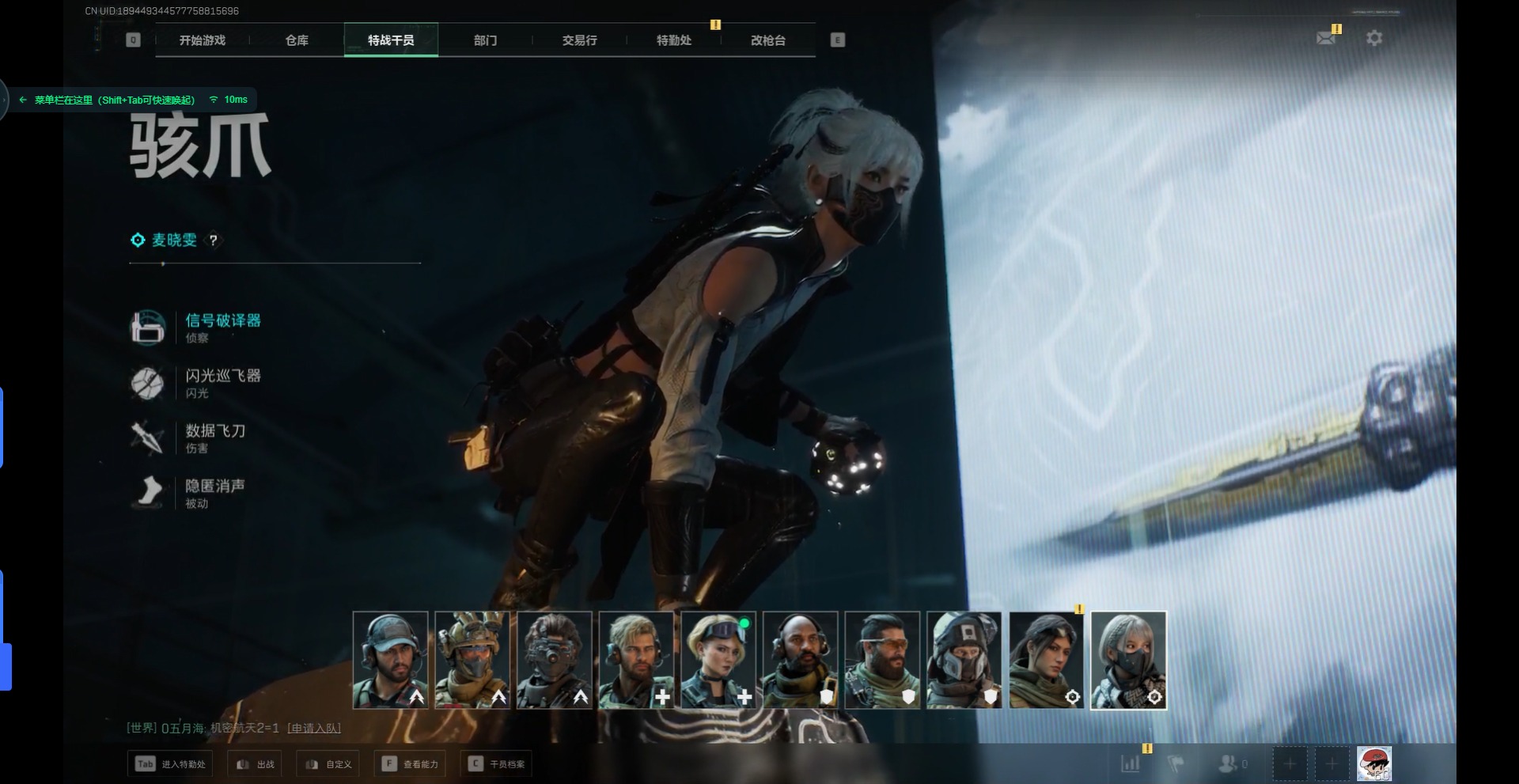1519x784 pixels.
Task: Show the 闪光巡飞器 ability details
Action: click(222, 377)
